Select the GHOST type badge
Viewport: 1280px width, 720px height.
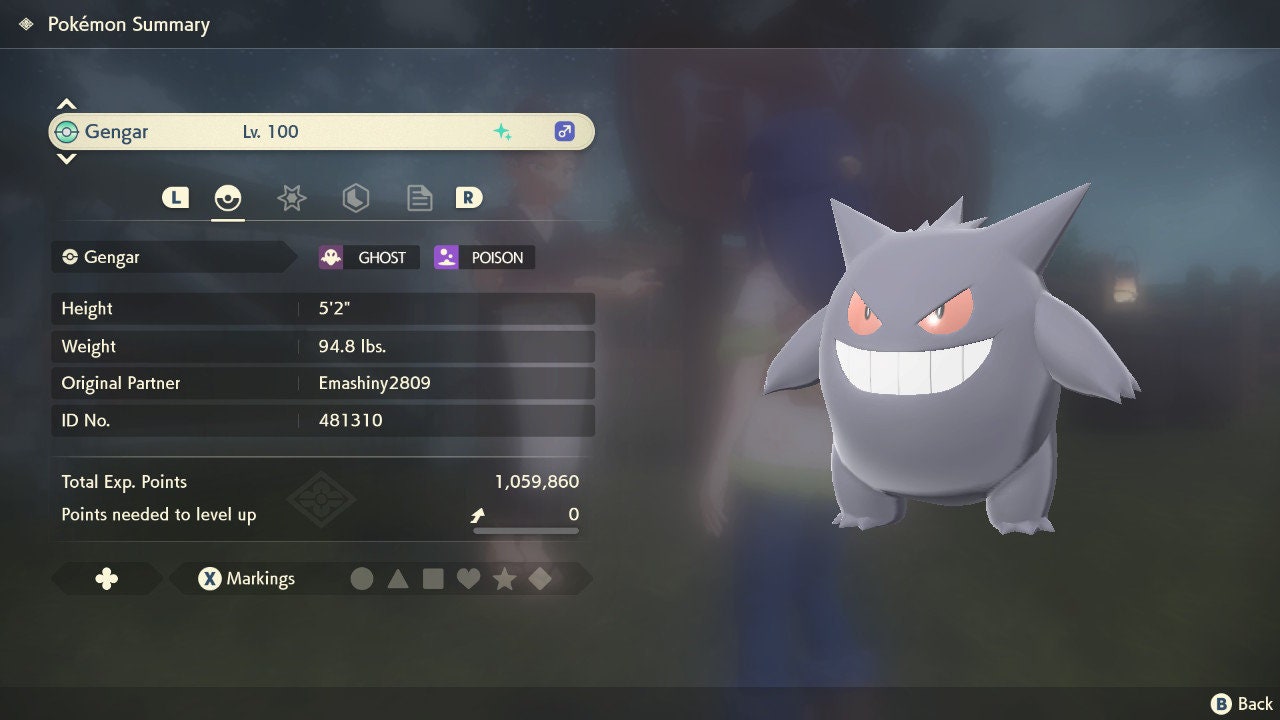click(369, 258)
